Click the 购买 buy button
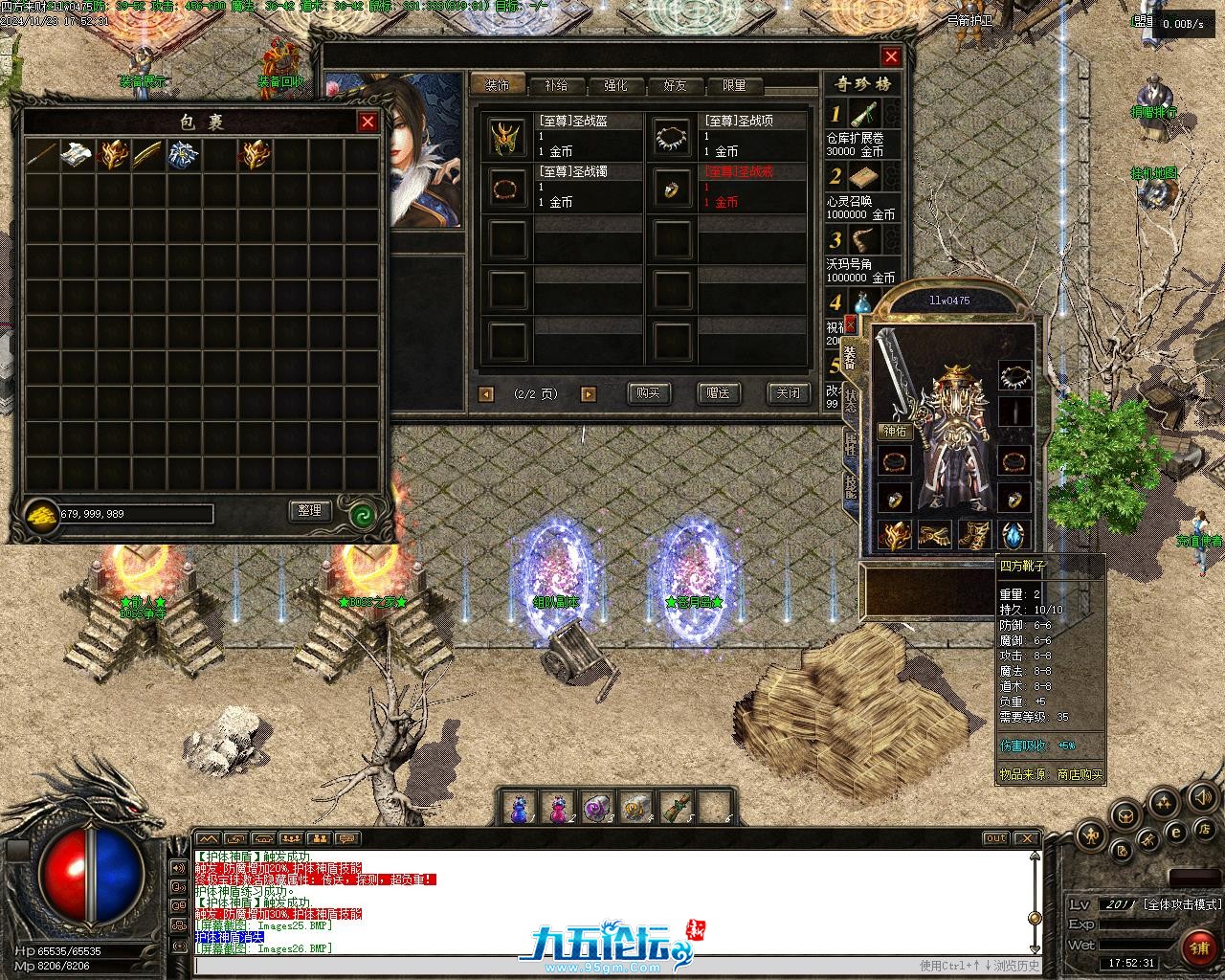Viewport: 1225px width, 980px height. click(649, 392)
